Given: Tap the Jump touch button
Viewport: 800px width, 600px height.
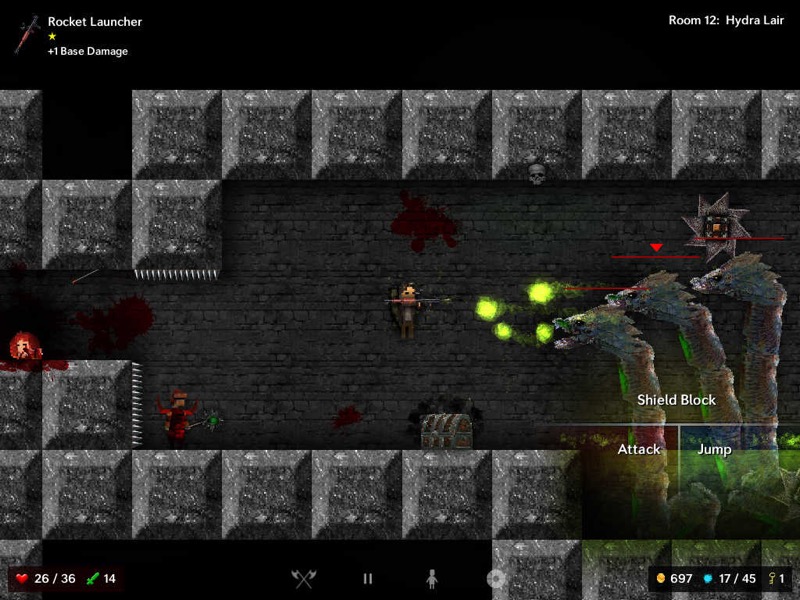Looking at the screenshot, I should (x=714, y=450).
